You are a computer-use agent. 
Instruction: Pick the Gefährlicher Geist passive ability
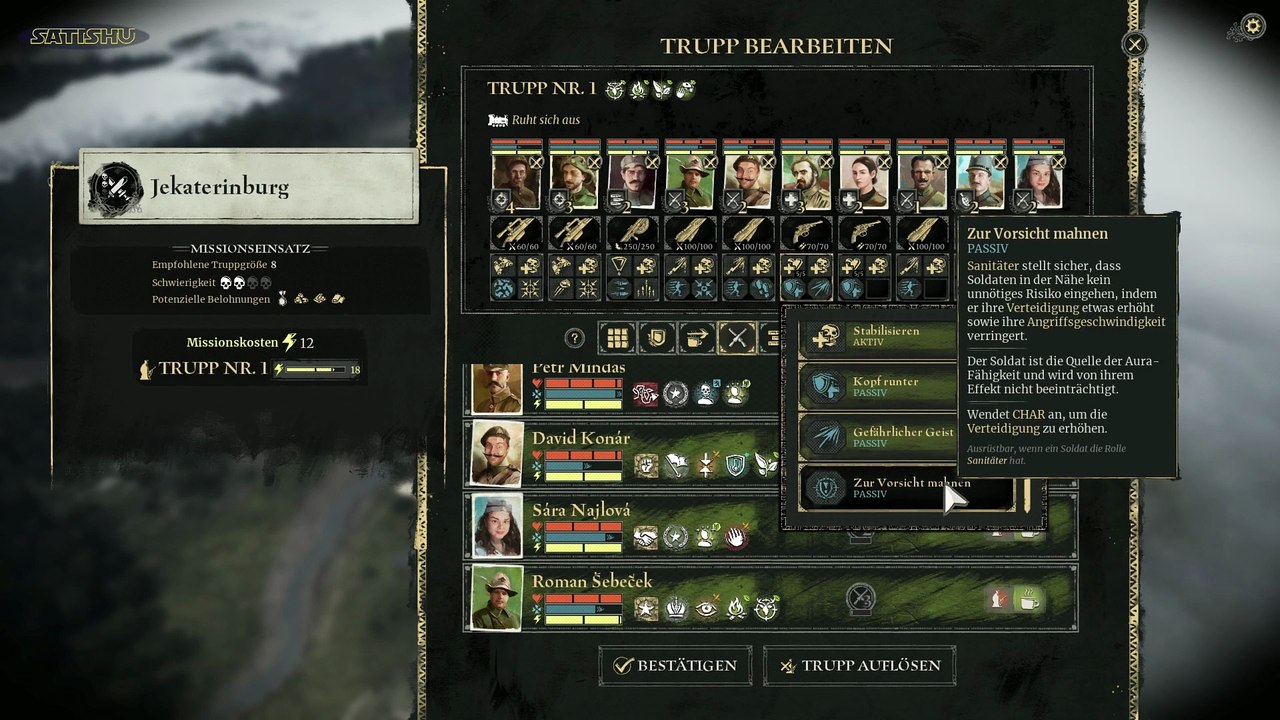880,437
